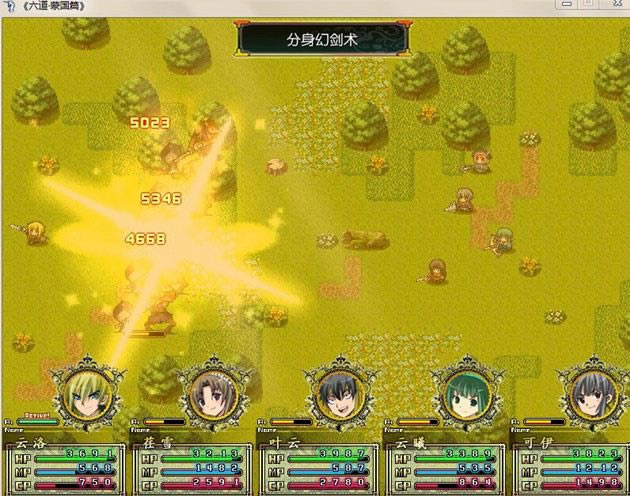Screen dimensions: 630x496
Task: Click black-haired 叶云's portrait
Action: pos(338,392)
